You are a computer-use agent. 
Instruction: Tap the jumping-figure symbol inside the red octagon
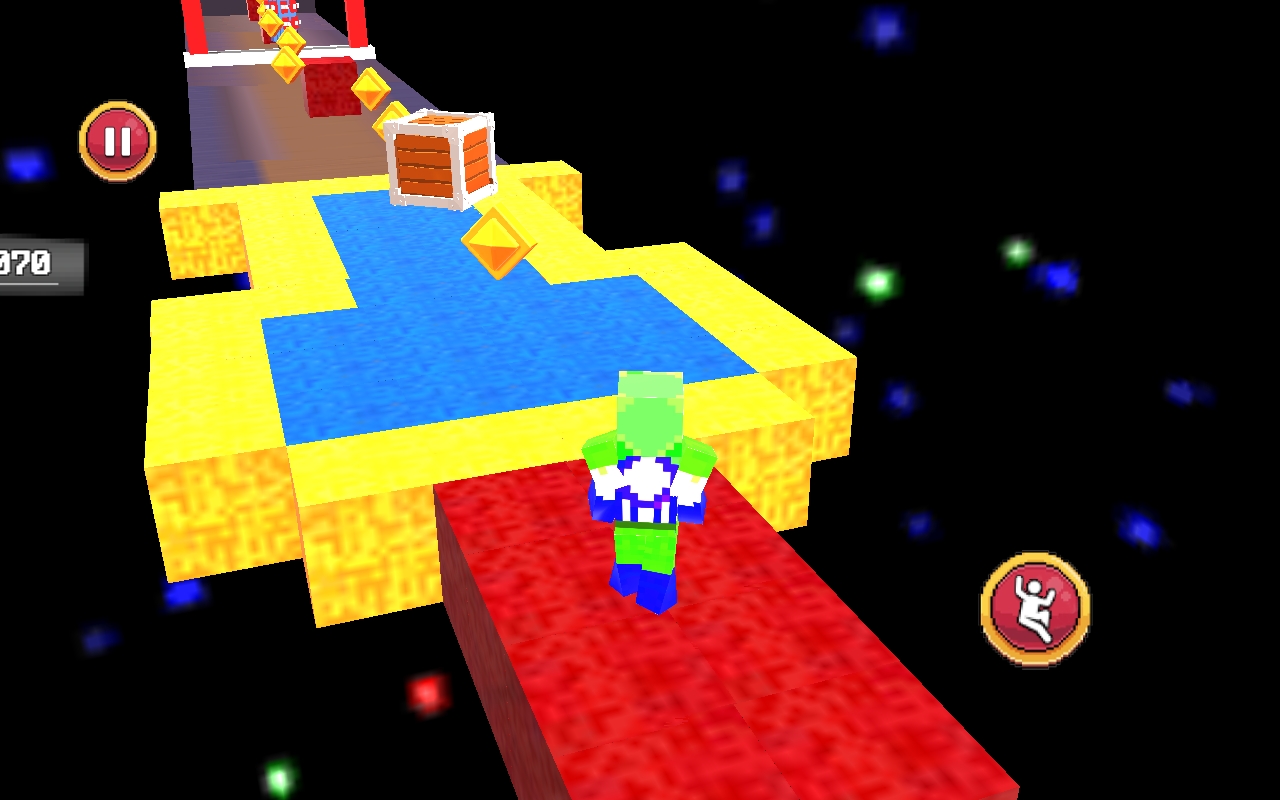pyautogui.click(x=1034, y=608)
